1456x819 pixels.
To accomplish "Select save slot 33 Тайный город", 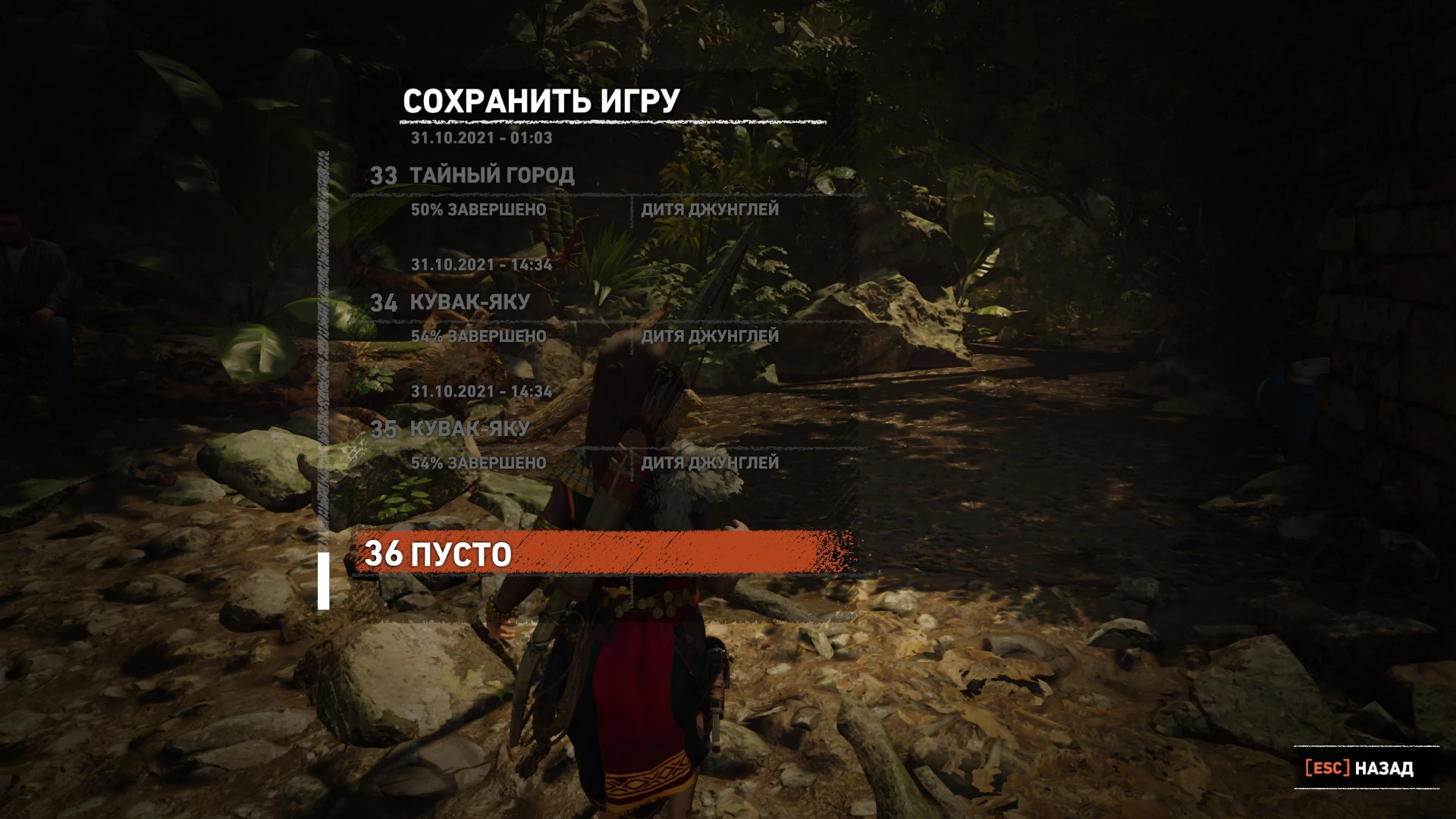I will coord(493,174).
